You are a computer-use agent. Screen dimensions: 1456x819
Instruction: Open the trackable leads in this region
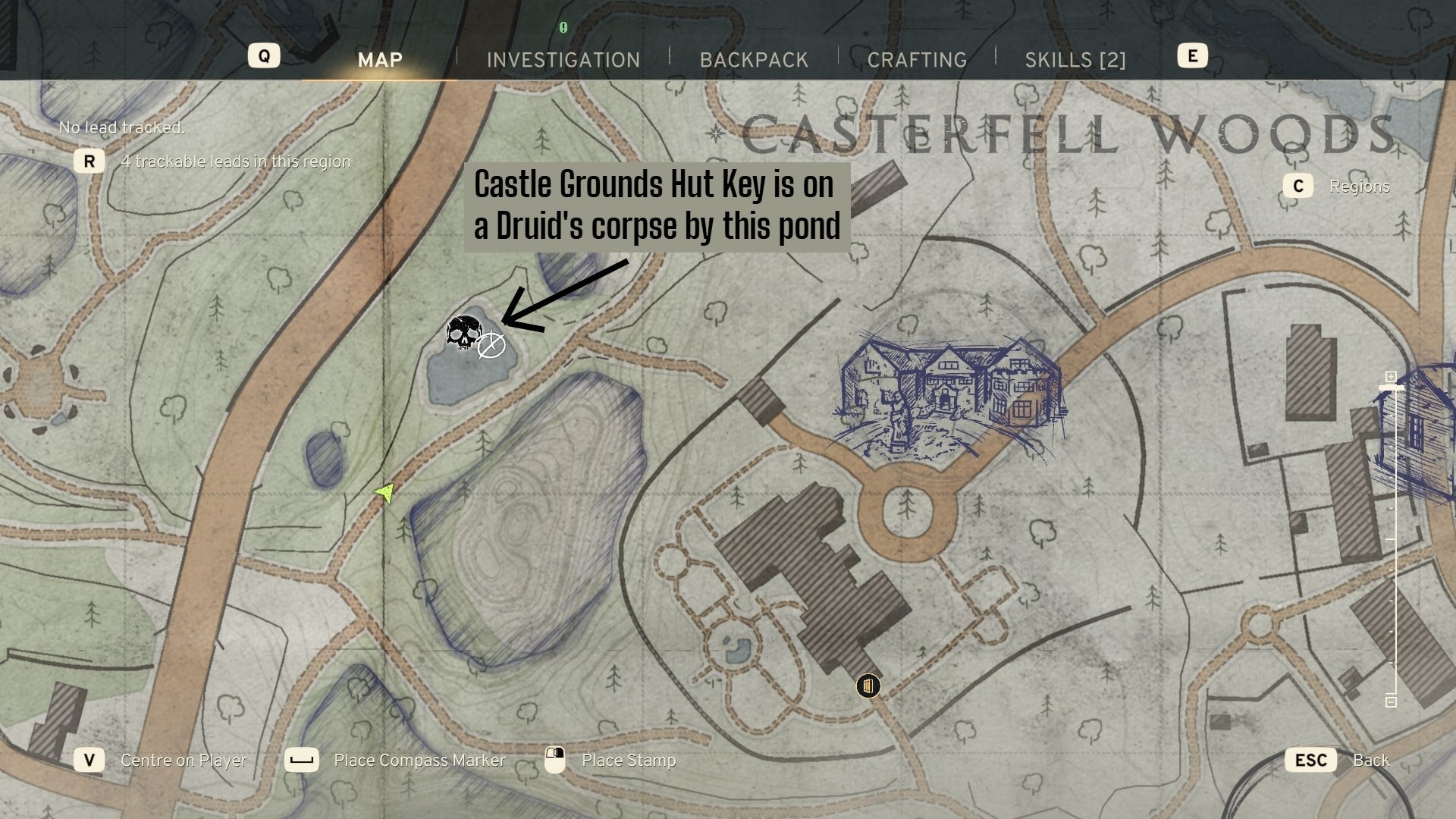235,162
